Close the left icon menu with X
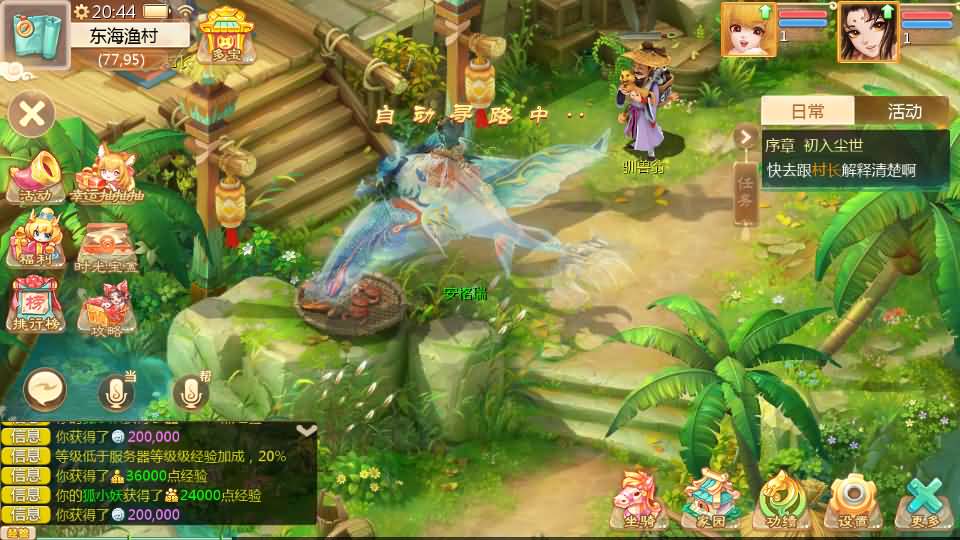 tap(32, 114)
